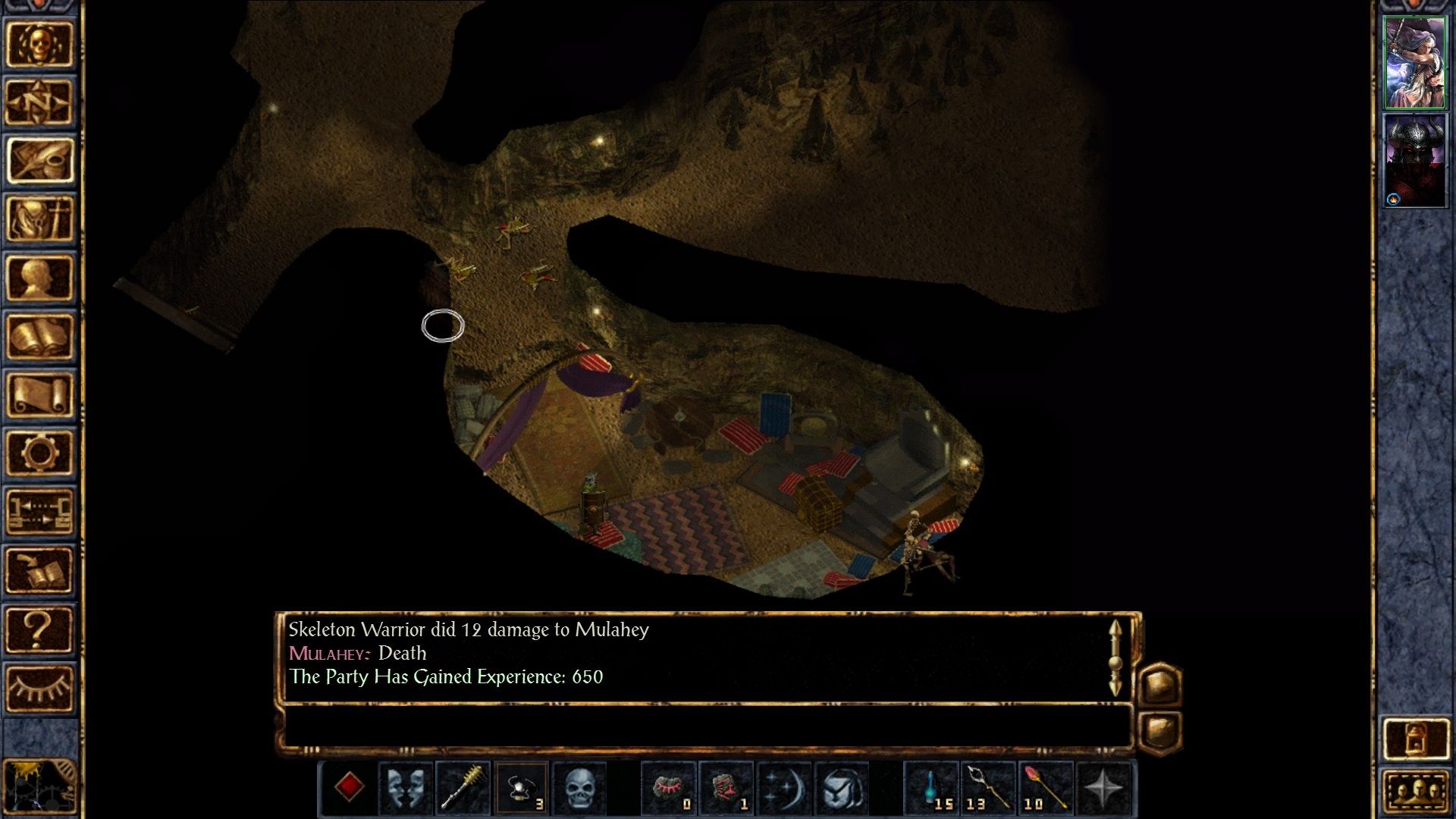This screenshot has width=1456, height=819.
Task: Toggle the lantern party AI button
Action: coord(1415,739)
